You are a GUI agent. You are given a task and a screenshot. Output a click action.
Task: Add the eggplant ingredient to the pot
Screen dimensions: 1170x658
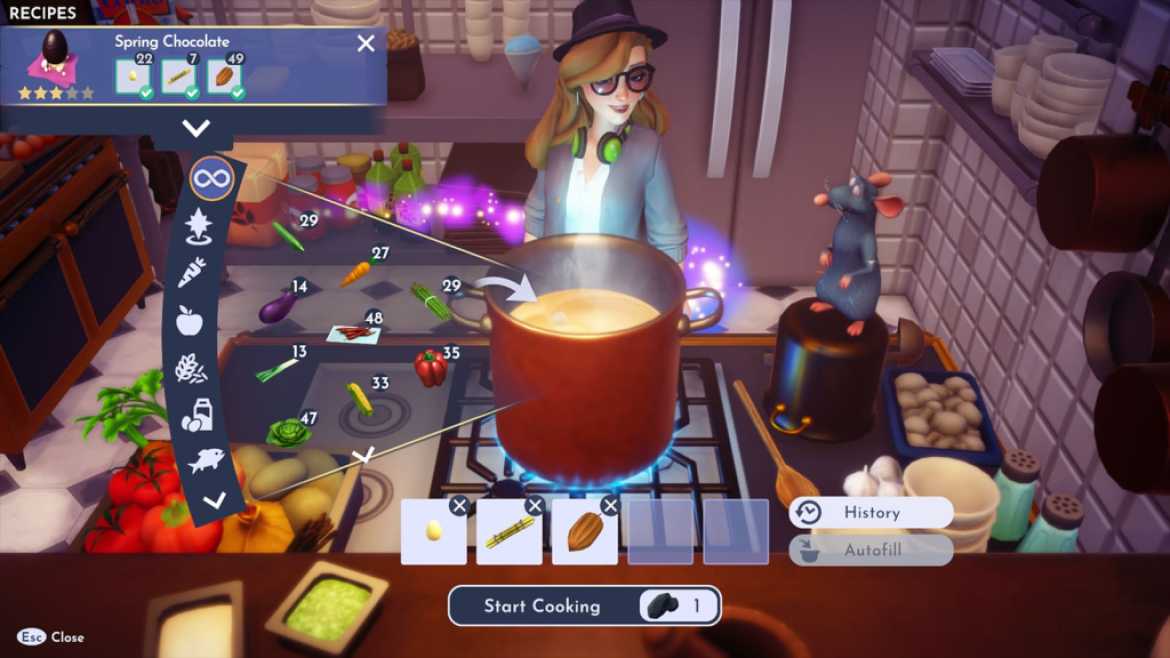pos(277,307)
